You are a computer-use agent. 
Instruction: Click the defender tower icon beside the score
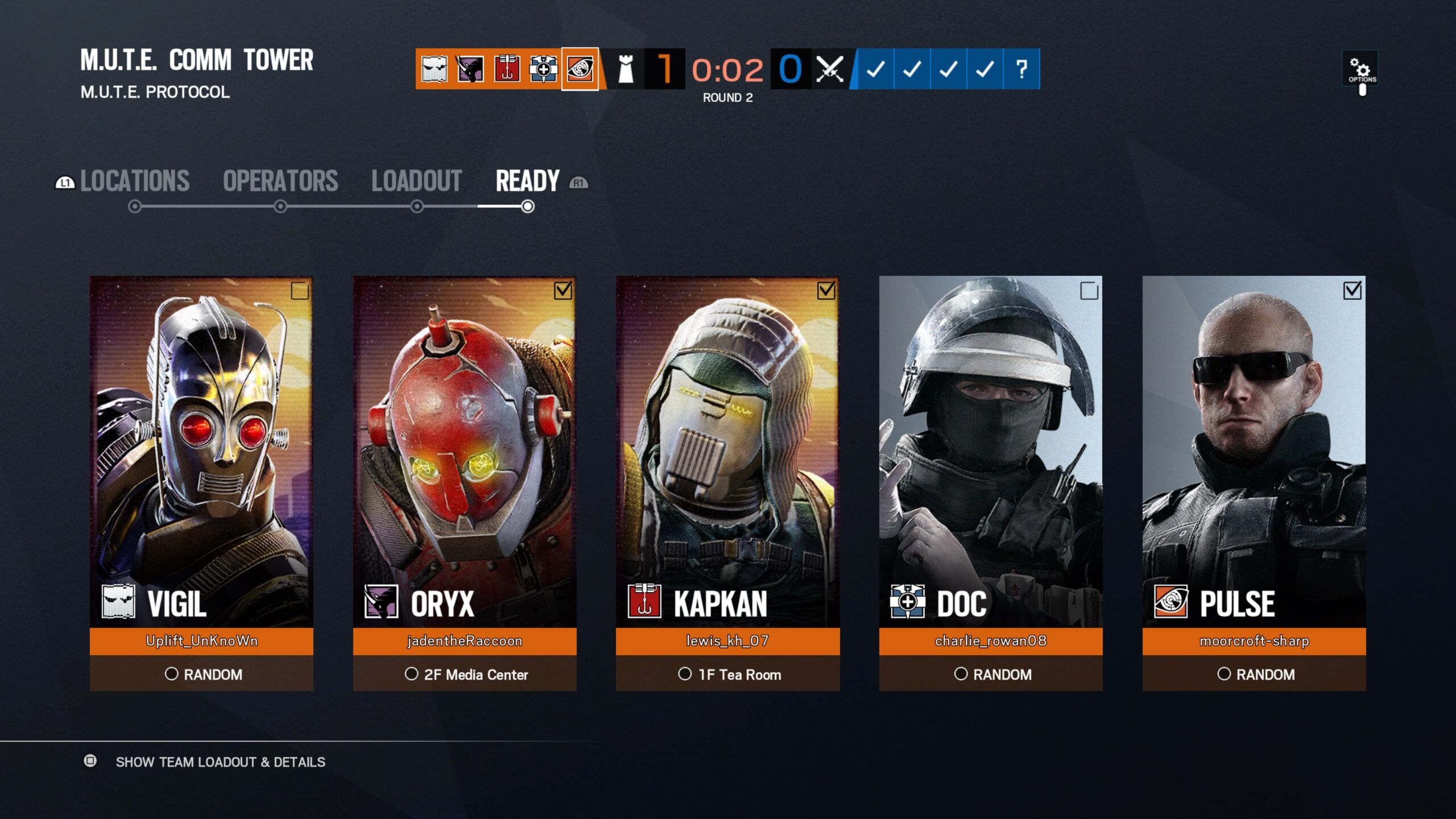click(x=624, y=69)
